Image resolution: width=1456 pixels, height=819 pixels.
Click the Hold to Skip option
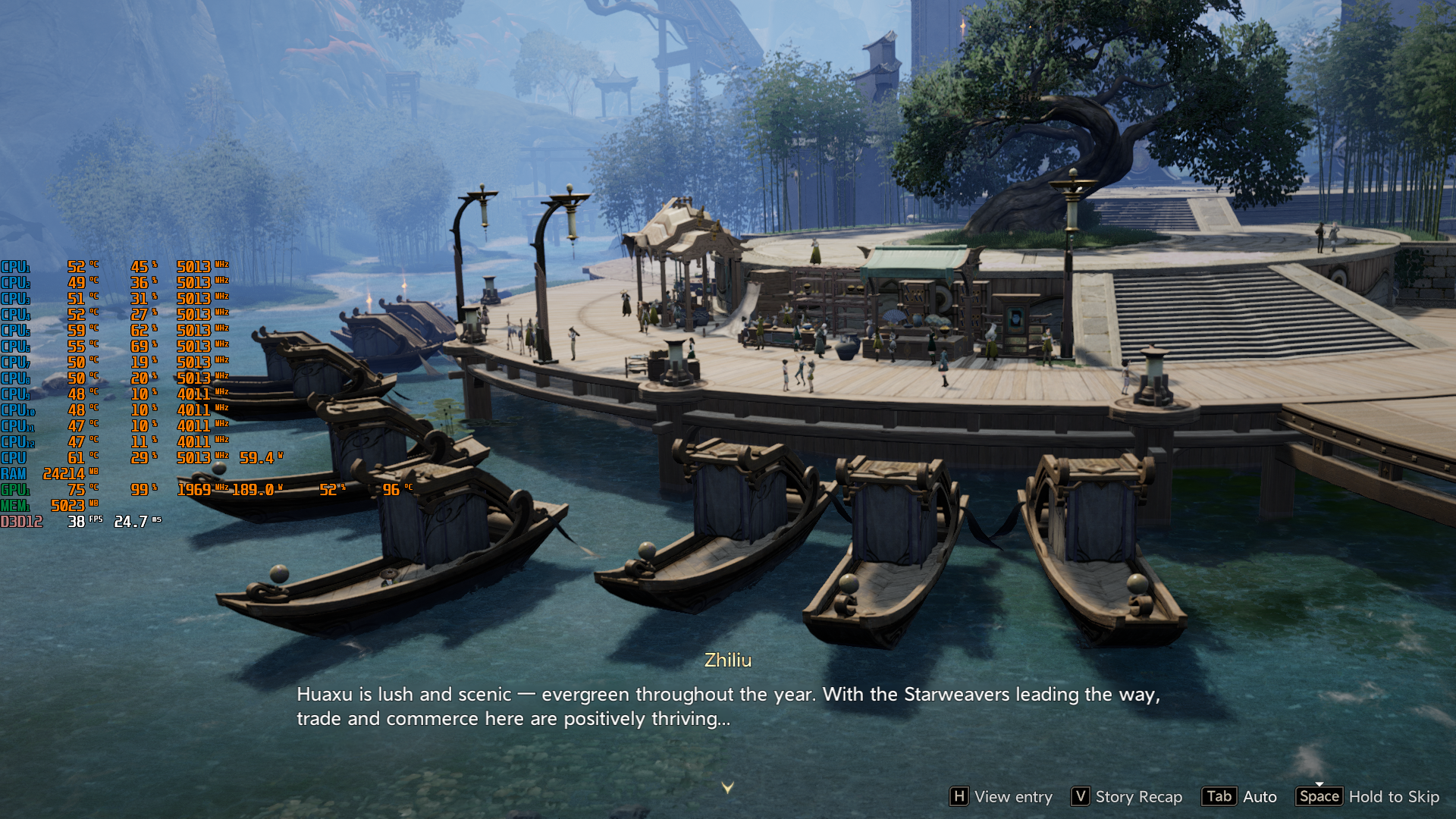(1369, 796)
